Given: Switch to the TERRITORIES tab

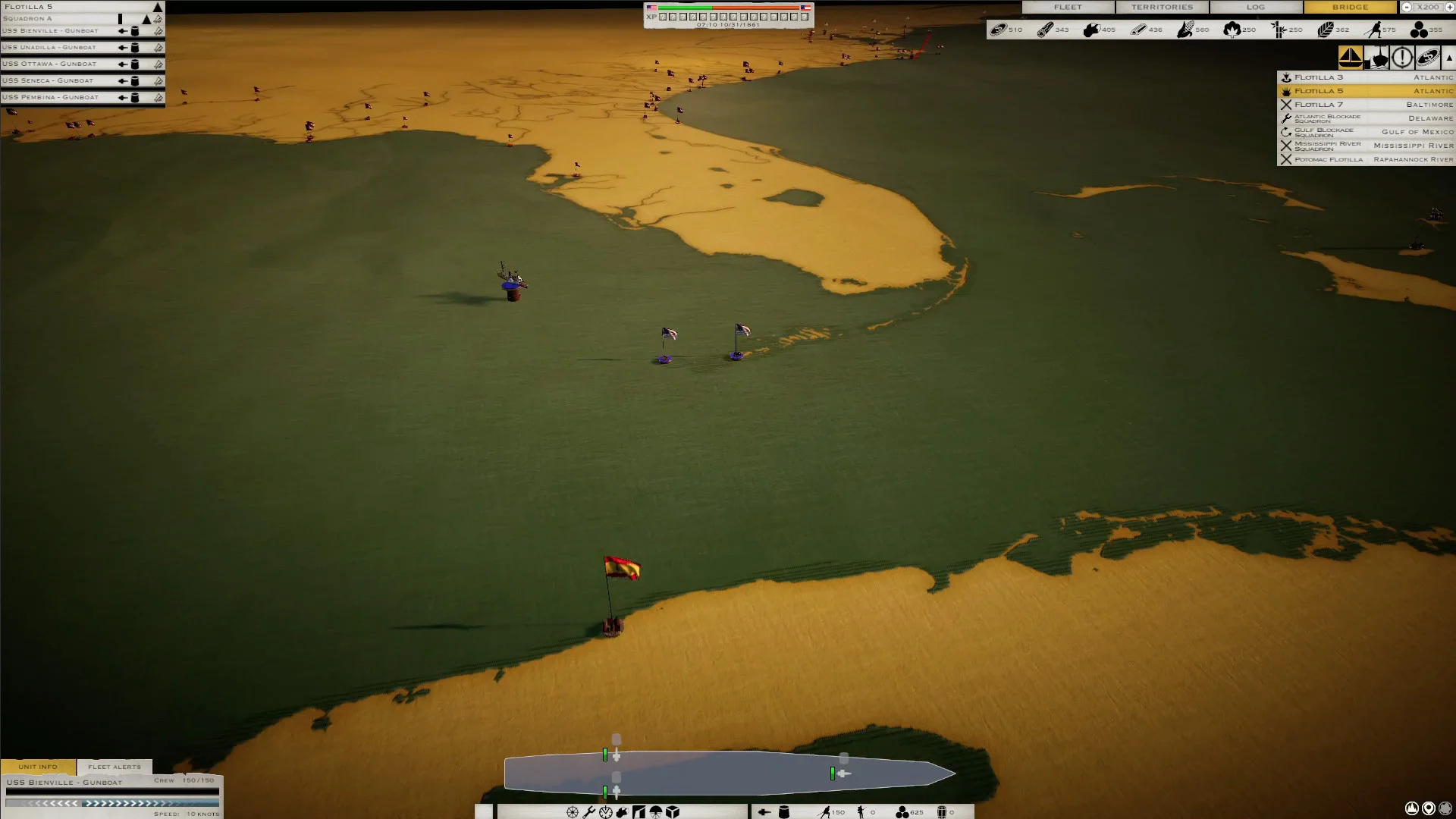Looking at the screenshot, I should click(x=1163, y=7).
